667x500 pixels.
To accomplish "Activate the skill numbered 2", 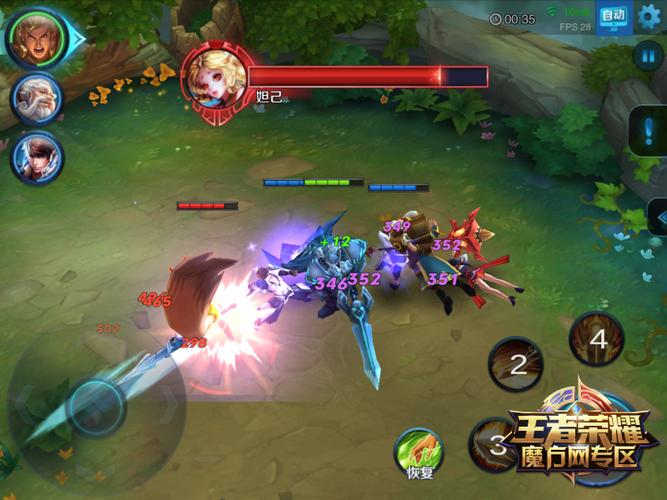I will coord(517,364).
